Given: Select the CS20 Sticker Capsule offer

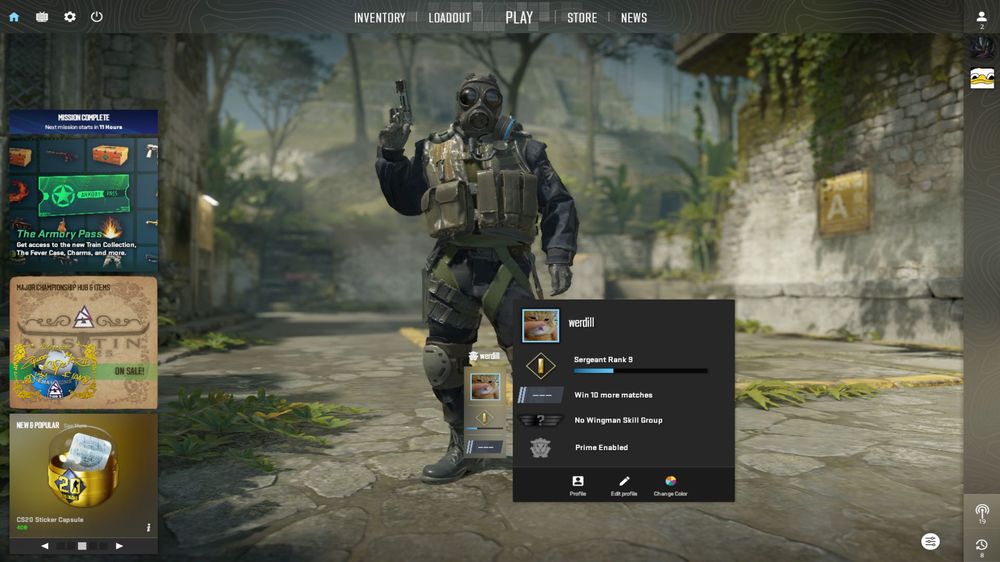Looking at the screenshot, I should coord(83,475).
